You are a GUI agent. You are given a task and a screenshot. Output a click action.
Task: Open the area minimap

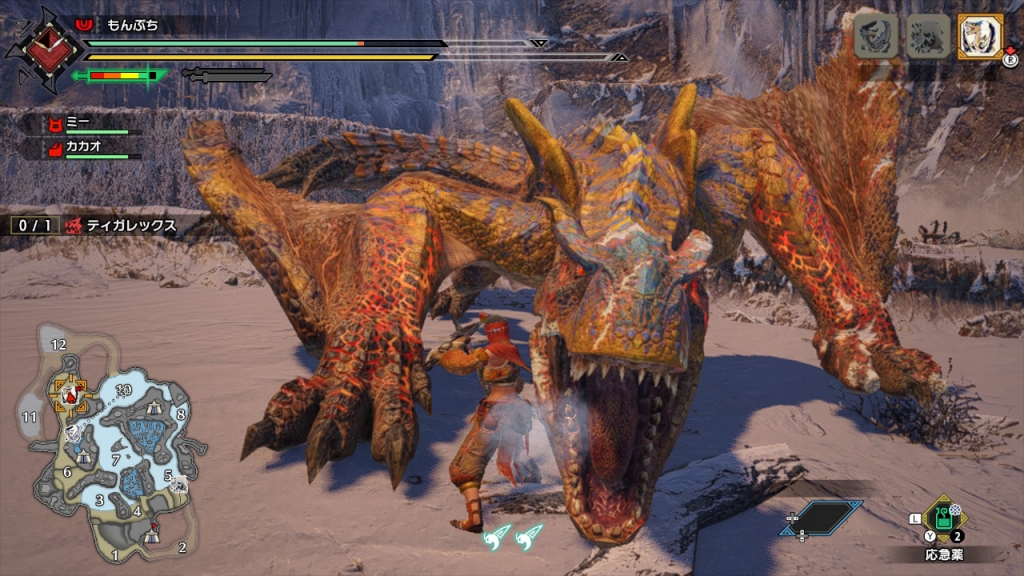click(105, 445)
